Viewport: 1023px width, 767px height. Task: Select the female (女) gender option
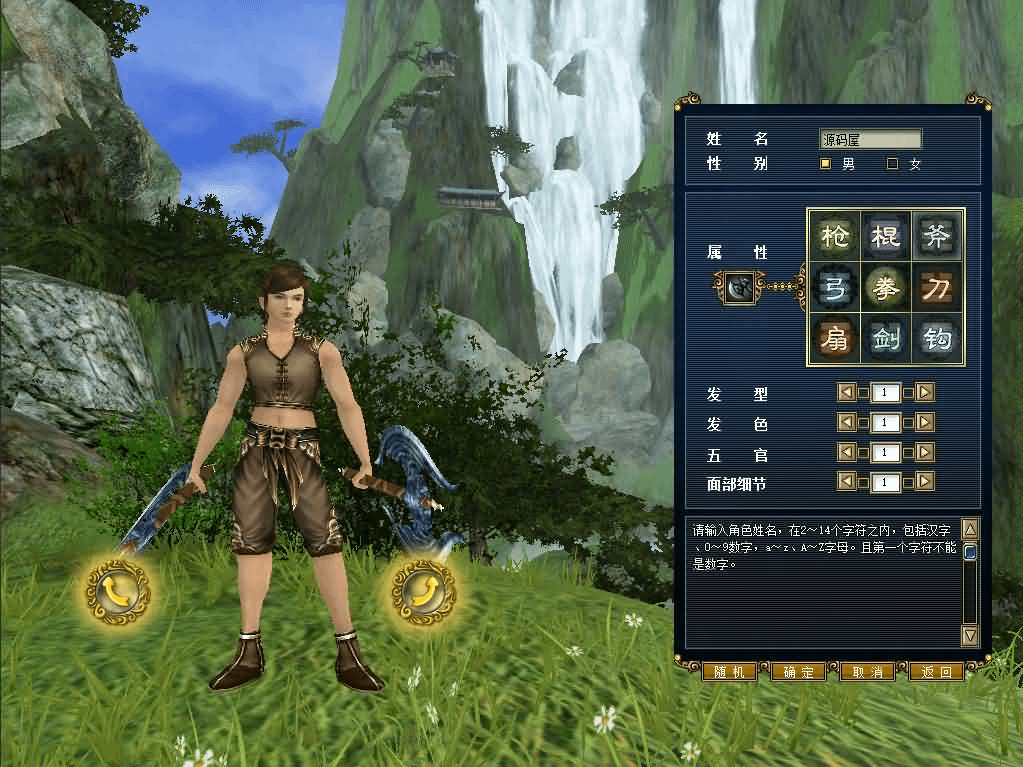(893, 164)
